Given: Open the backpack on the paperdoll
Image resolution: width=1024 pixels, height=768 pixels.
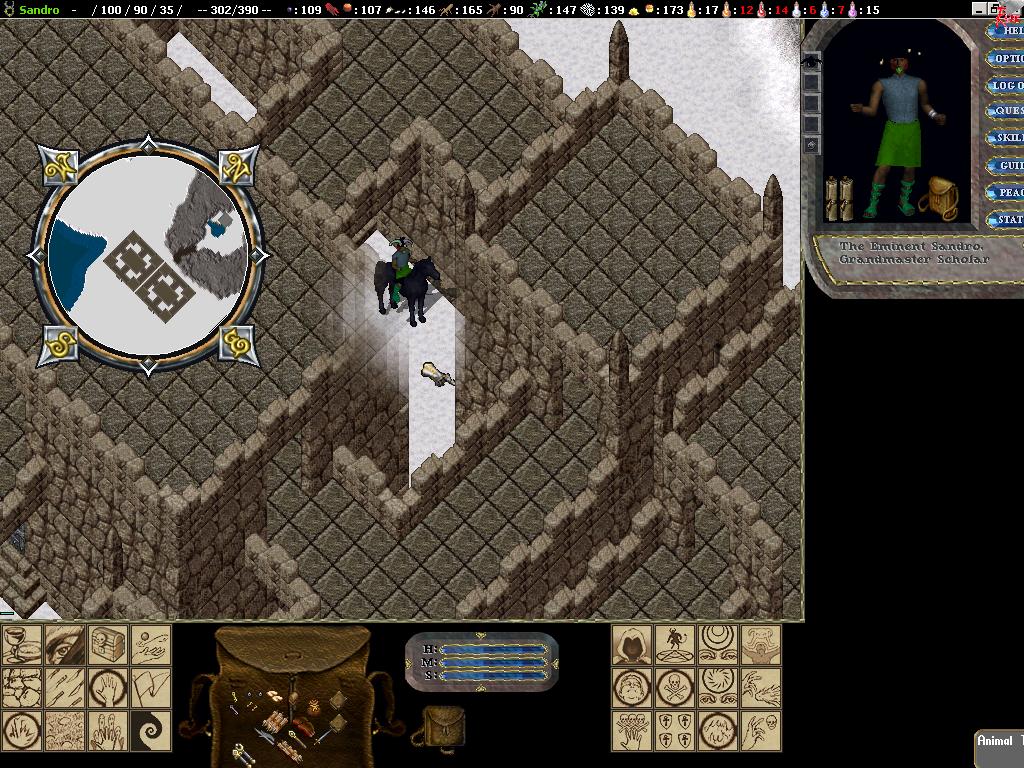Looking at the screenshot, I should [x=939, y=198].
